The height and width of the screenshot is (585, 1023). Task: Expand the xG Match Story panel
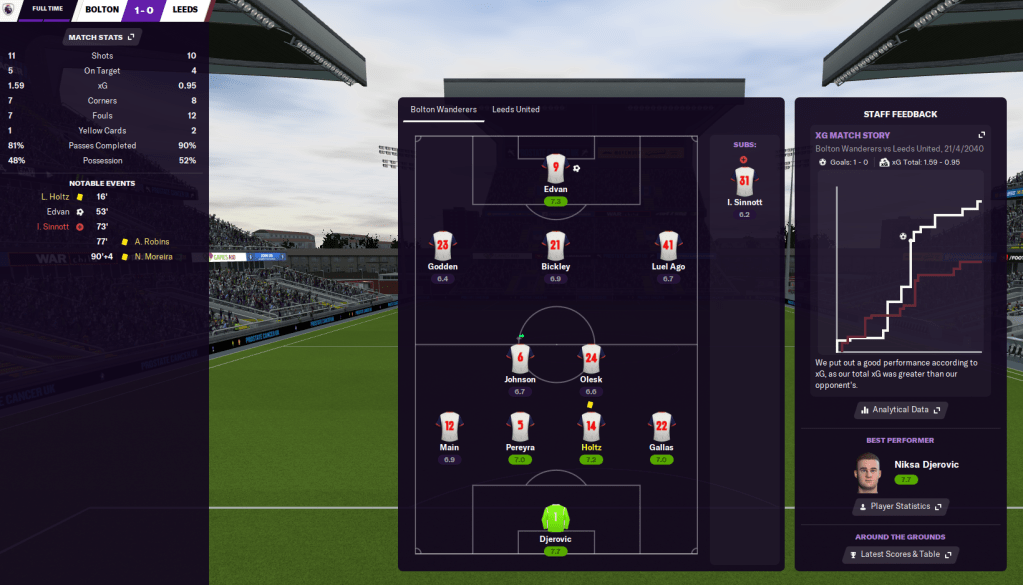(981, 135)
